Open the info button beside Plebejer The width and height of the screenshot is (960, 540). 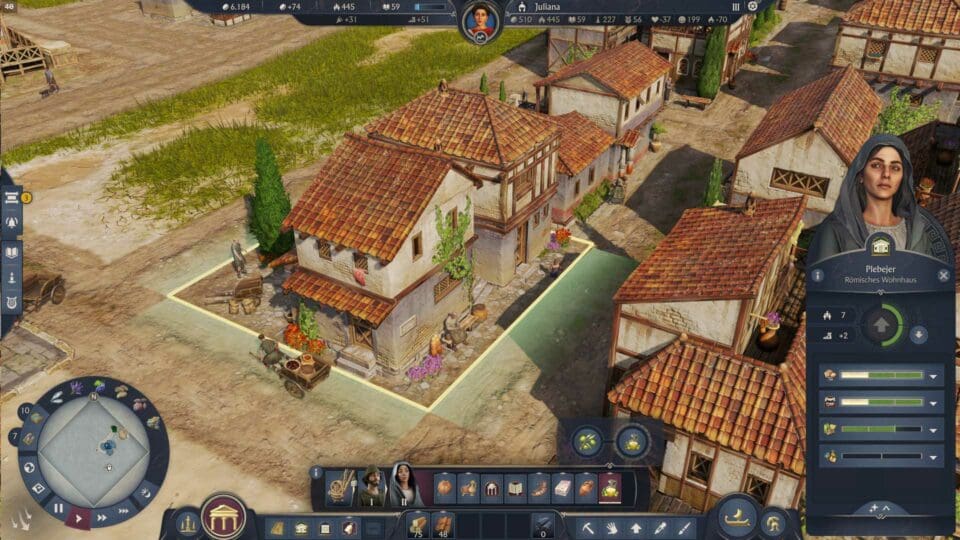(818, 275)
